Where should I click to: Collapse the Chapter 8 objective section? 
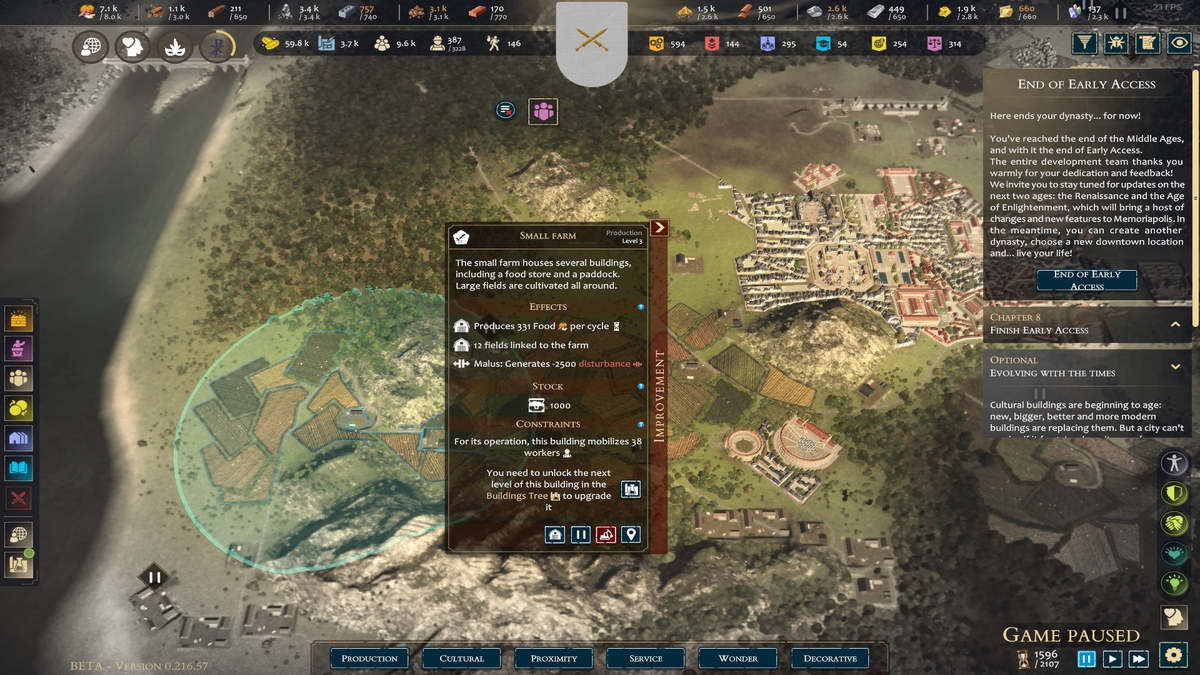click(1175, 324)
